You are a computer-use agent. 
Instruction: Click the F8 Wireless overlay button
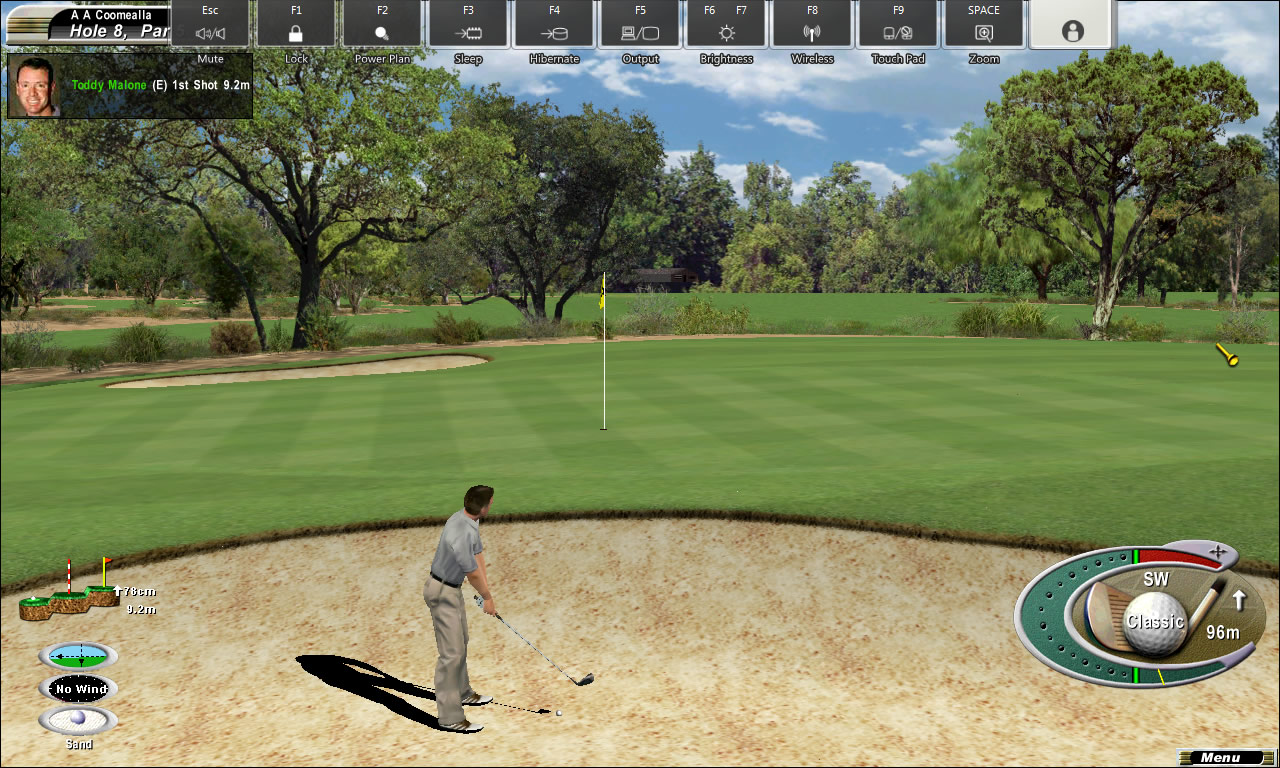click(812, 24)
